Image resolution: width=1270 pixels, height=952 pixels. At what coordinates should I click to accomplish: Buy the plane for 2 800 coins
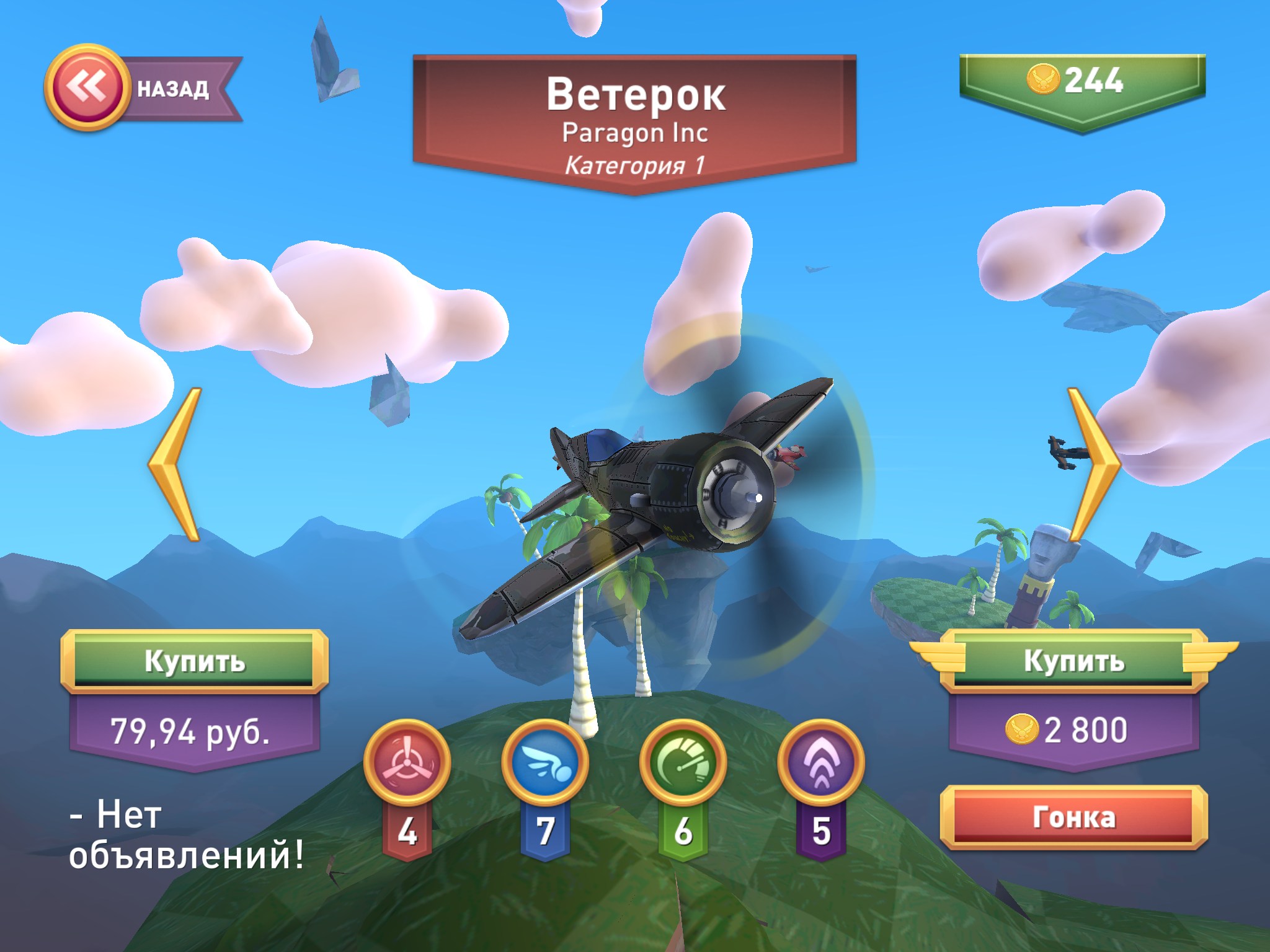pos(1073,661)
